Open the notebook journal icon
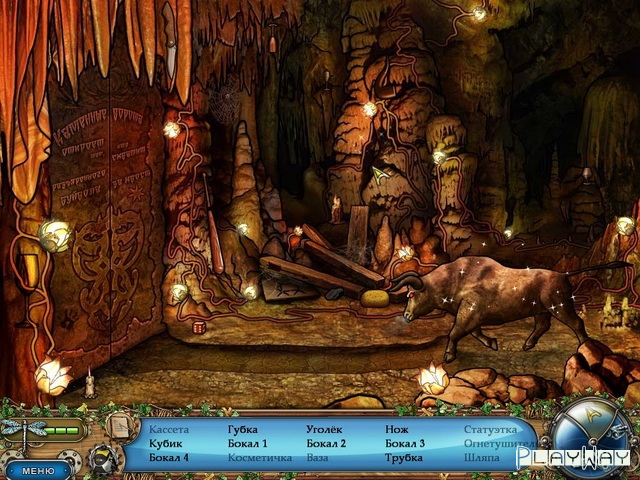This screenshot has height=480, width=640. 118,427
